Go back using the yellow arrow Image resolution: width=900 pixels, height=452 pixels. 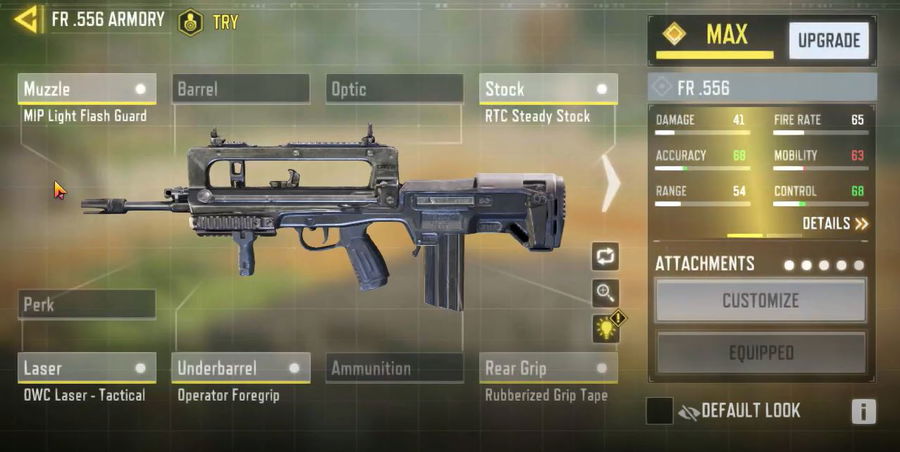tap(26, 19)
